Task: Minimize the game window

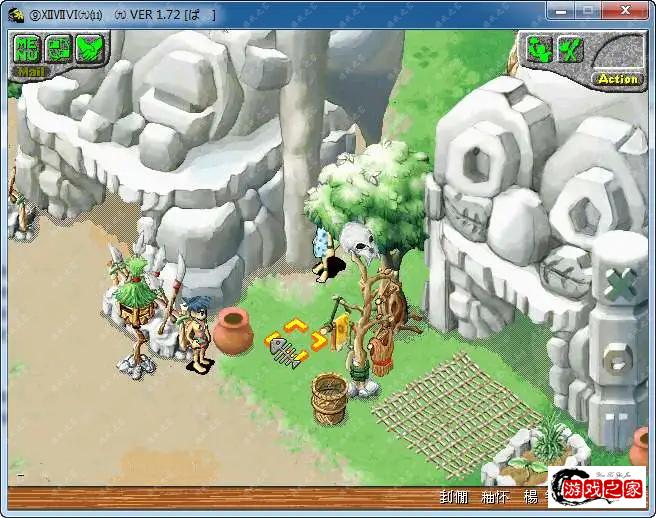Action: [559, 13]
